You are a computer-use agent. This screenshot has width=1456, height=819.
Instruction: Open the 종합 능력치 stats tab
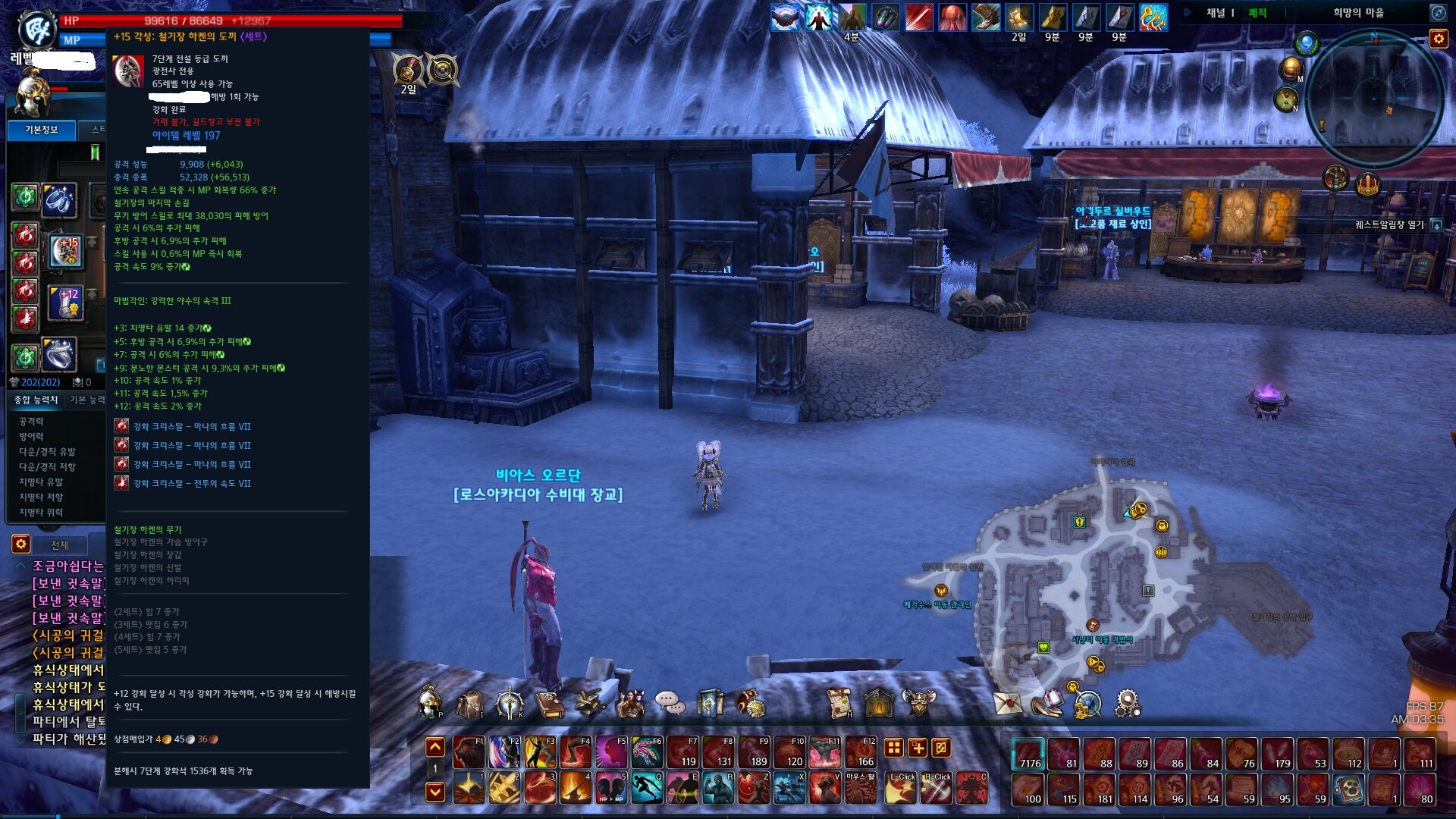(36, 400)
